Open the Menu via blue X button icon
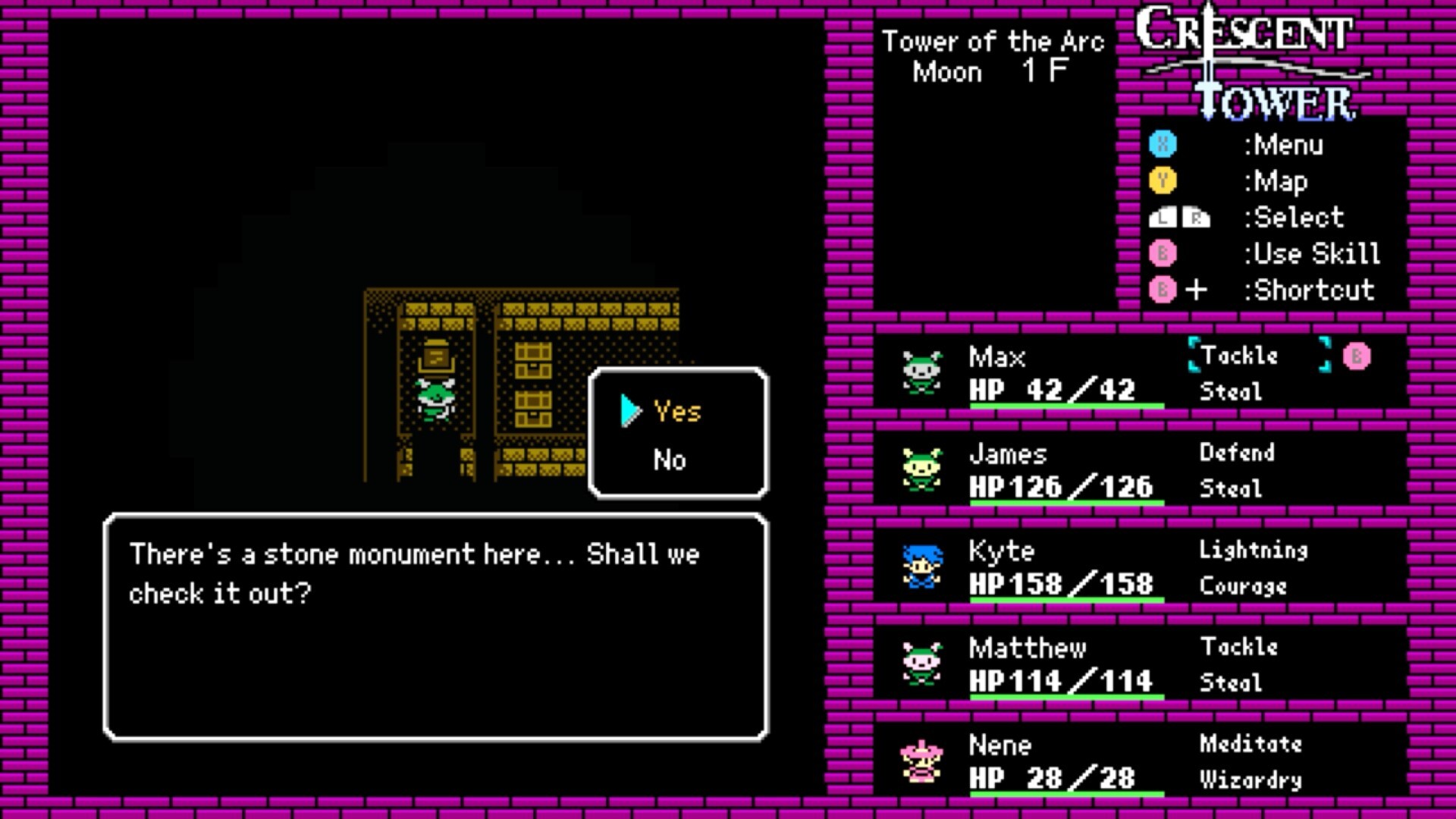1456x819 pixels. tap(1162, 145)
